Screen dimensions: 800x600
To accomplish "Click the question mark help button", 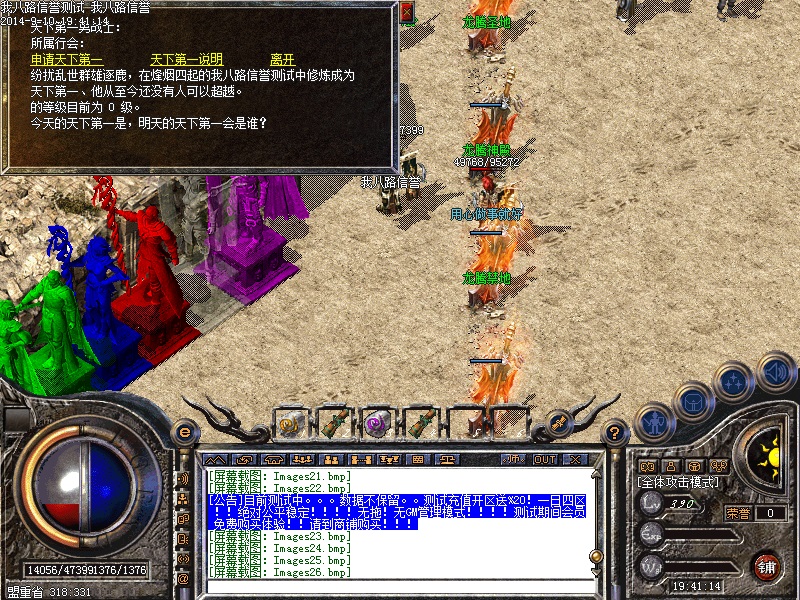I will [616, 433].
